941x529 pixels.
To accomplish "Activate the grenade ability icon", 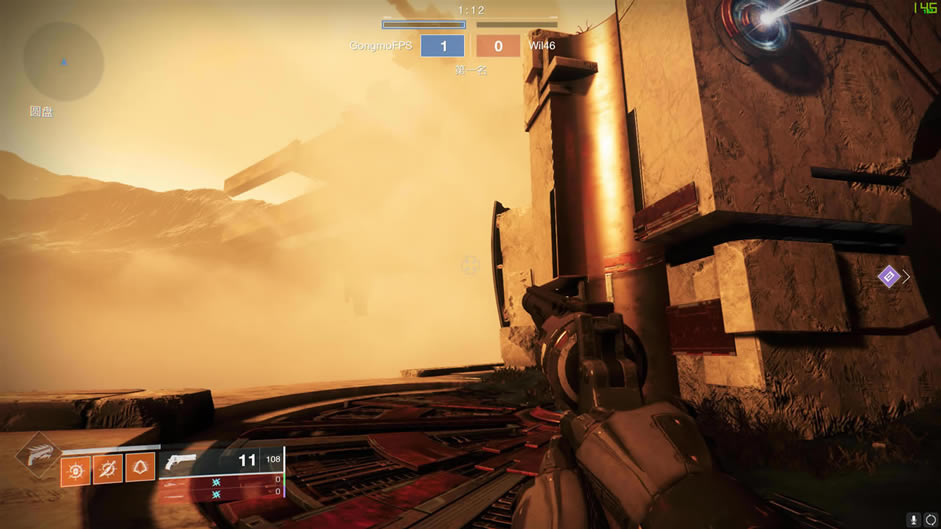I will tap(76, 469).
